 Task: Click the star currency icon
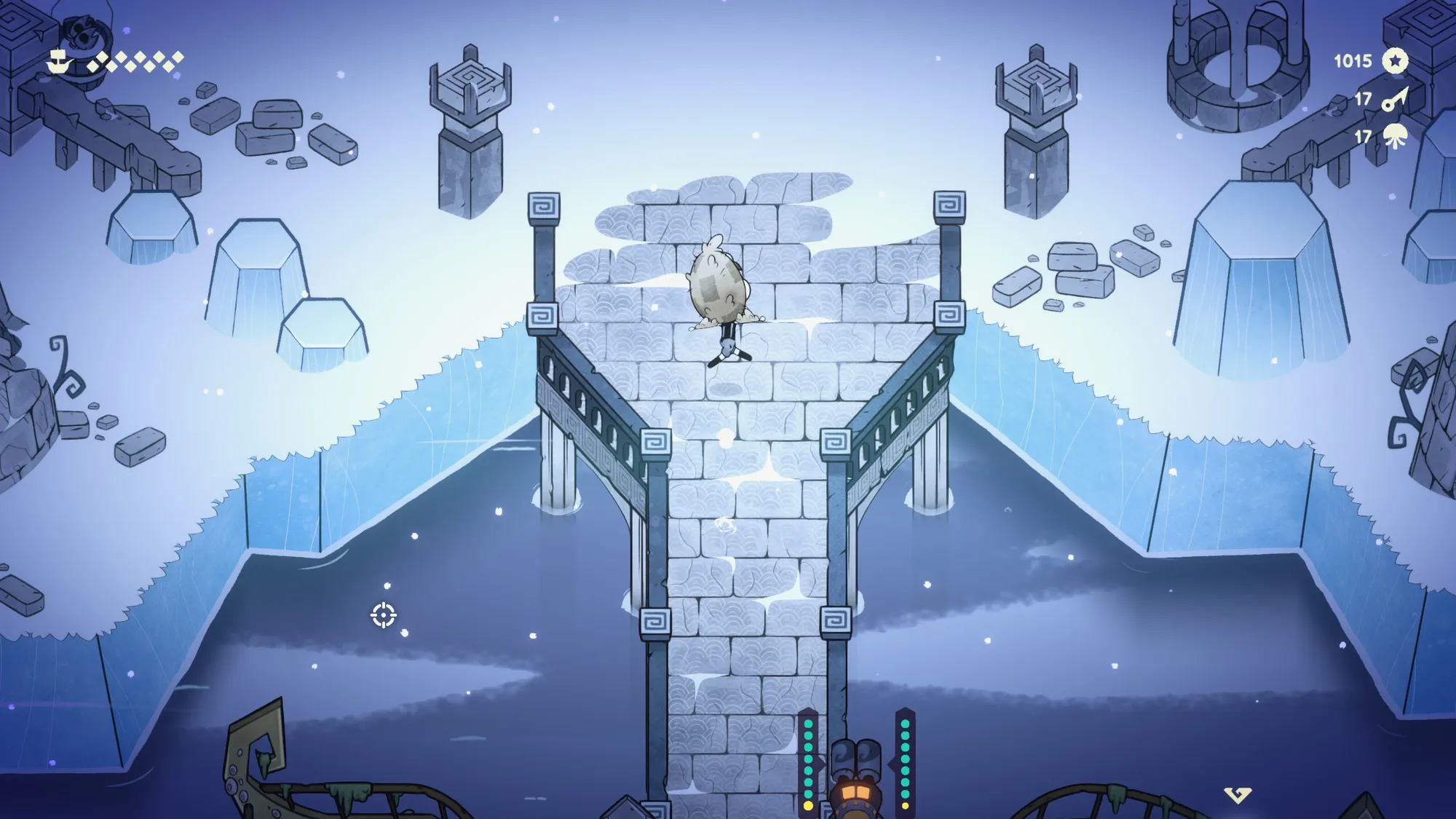tap(1395, 61)
